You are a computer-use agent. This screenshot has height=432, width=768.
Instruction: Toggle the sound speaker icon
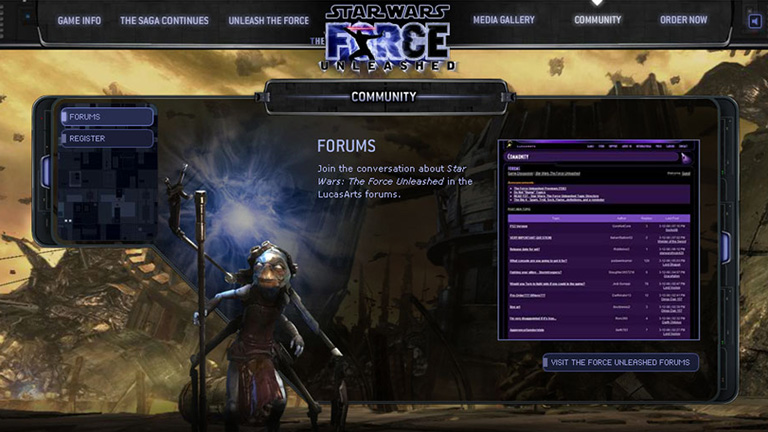(754, 21)
